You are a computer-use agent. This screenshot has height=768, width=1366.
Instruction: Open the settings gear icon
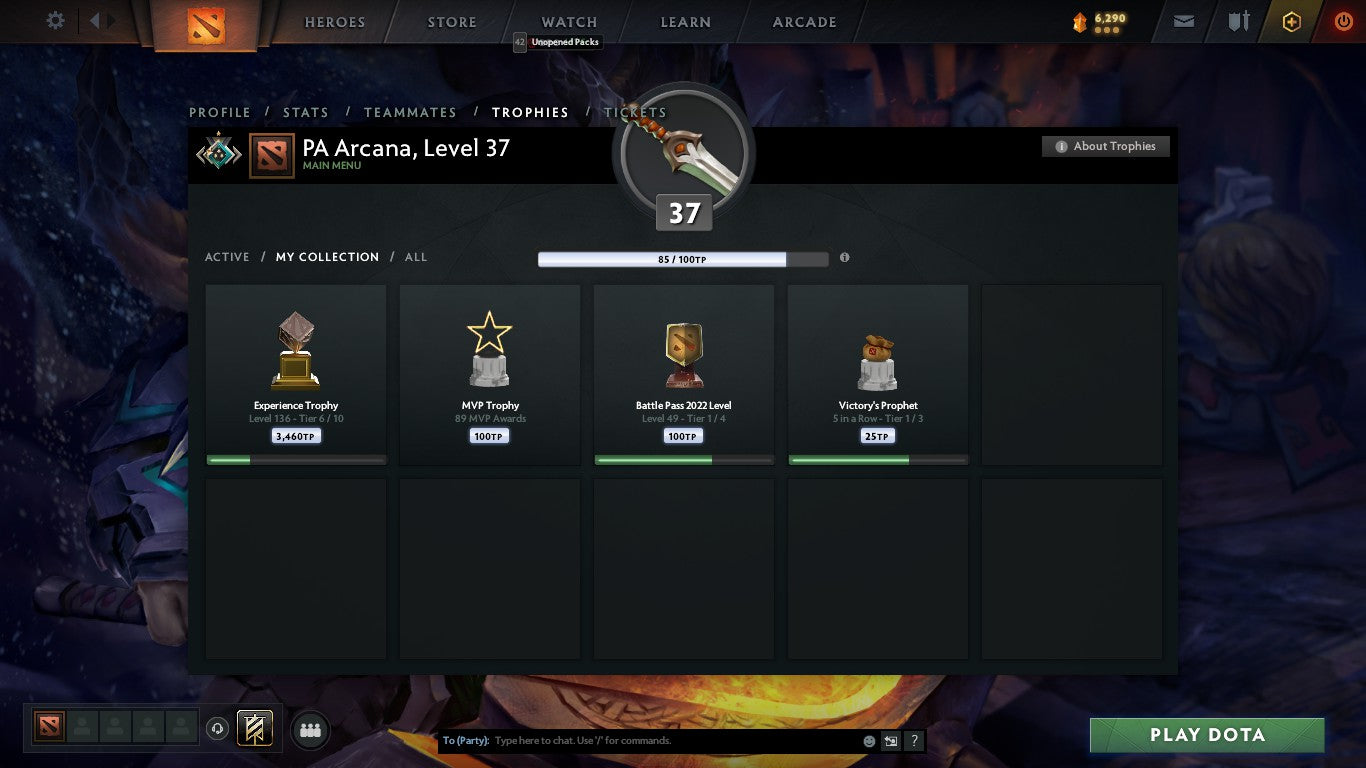pyautogui.click(x=55, y=20)
